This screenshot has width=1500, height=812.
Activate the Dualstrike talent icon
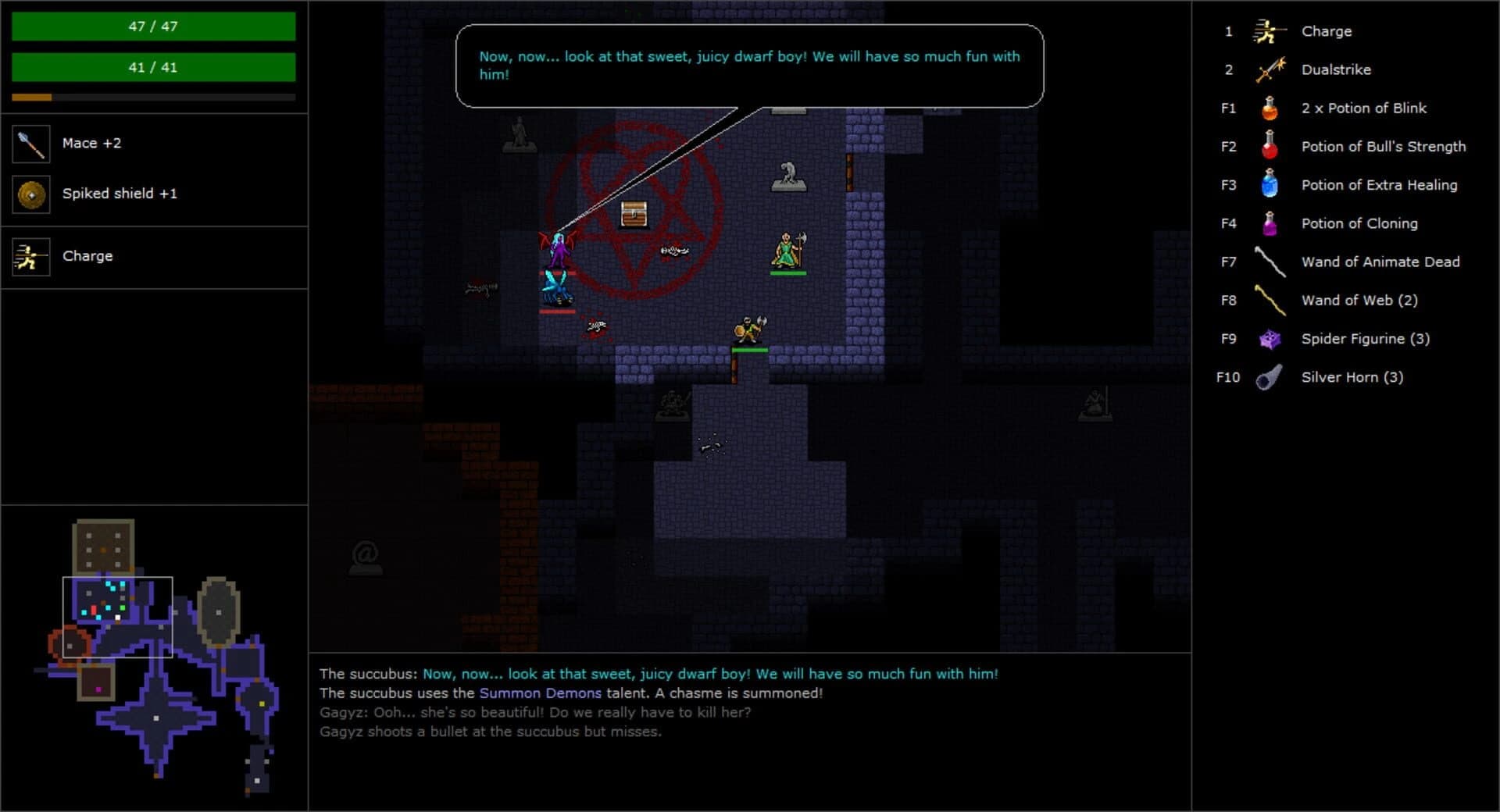click(x=1268, y=69)
